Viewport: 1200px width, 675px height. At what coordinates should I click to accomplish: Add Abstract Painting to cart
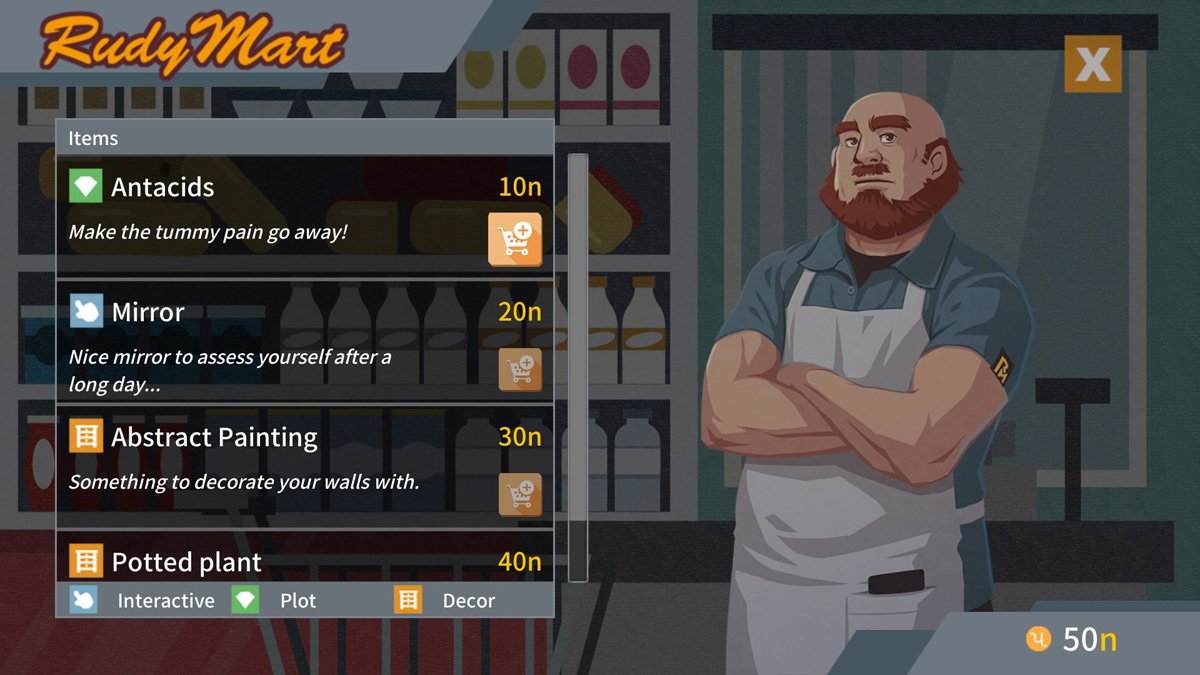520,494
